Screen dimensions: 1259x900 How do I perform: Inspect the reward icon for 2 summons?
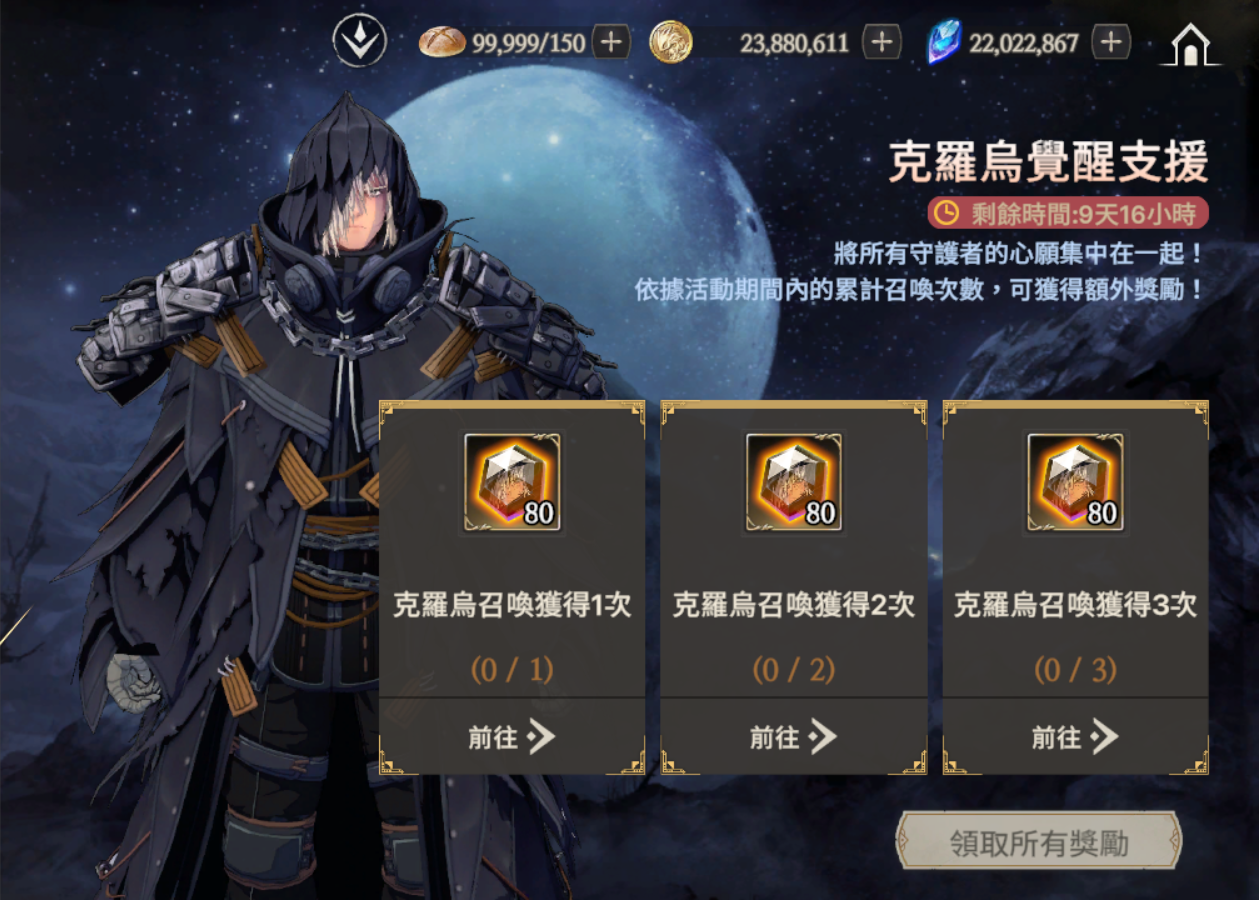click(794, 482)
